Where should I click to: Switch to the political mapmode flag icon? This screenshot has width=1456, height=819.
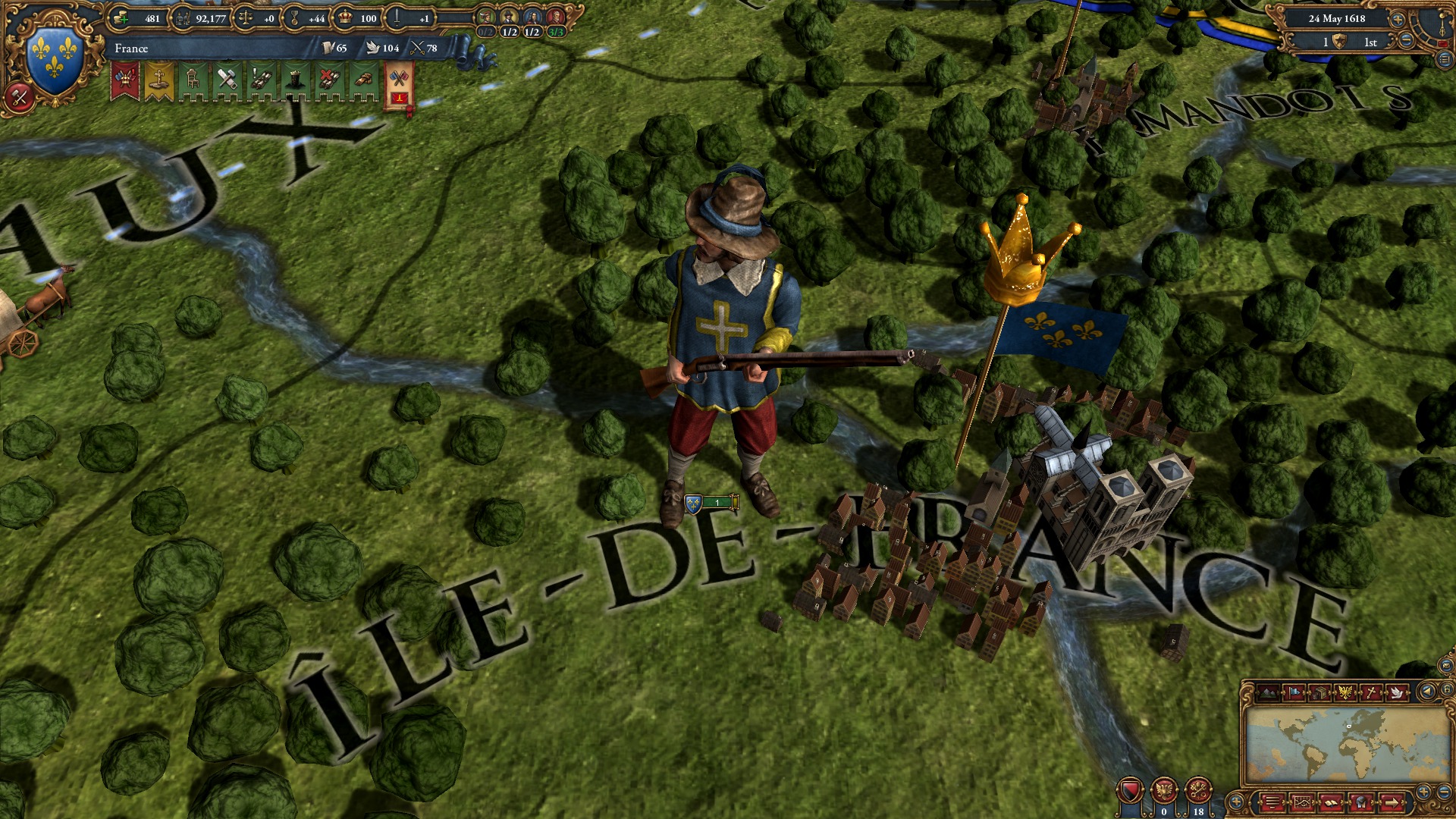tap(1294, 693)
